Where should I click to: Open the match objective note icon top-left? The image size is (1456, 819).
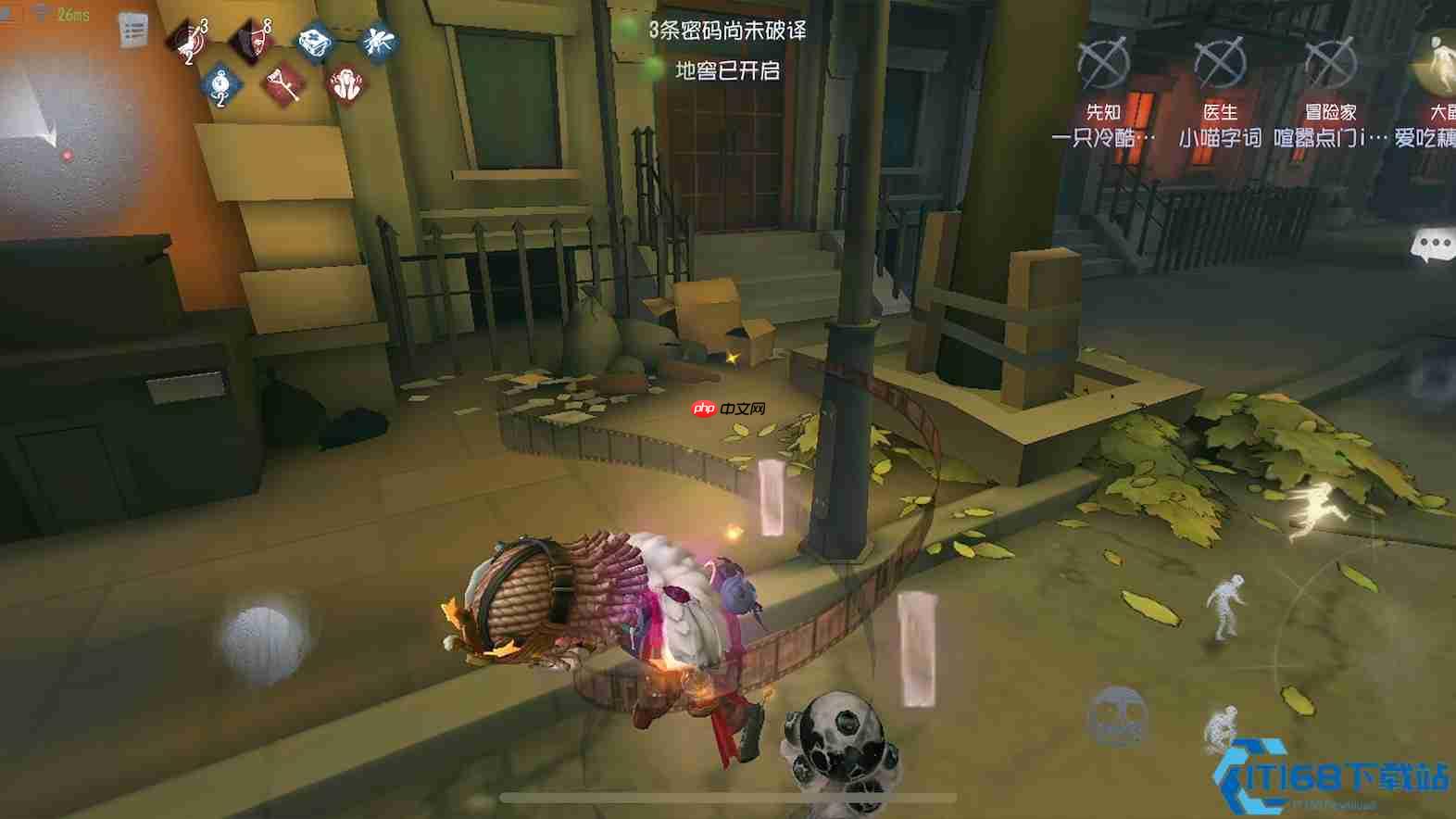pyautogui.click(x=132, y=29)
